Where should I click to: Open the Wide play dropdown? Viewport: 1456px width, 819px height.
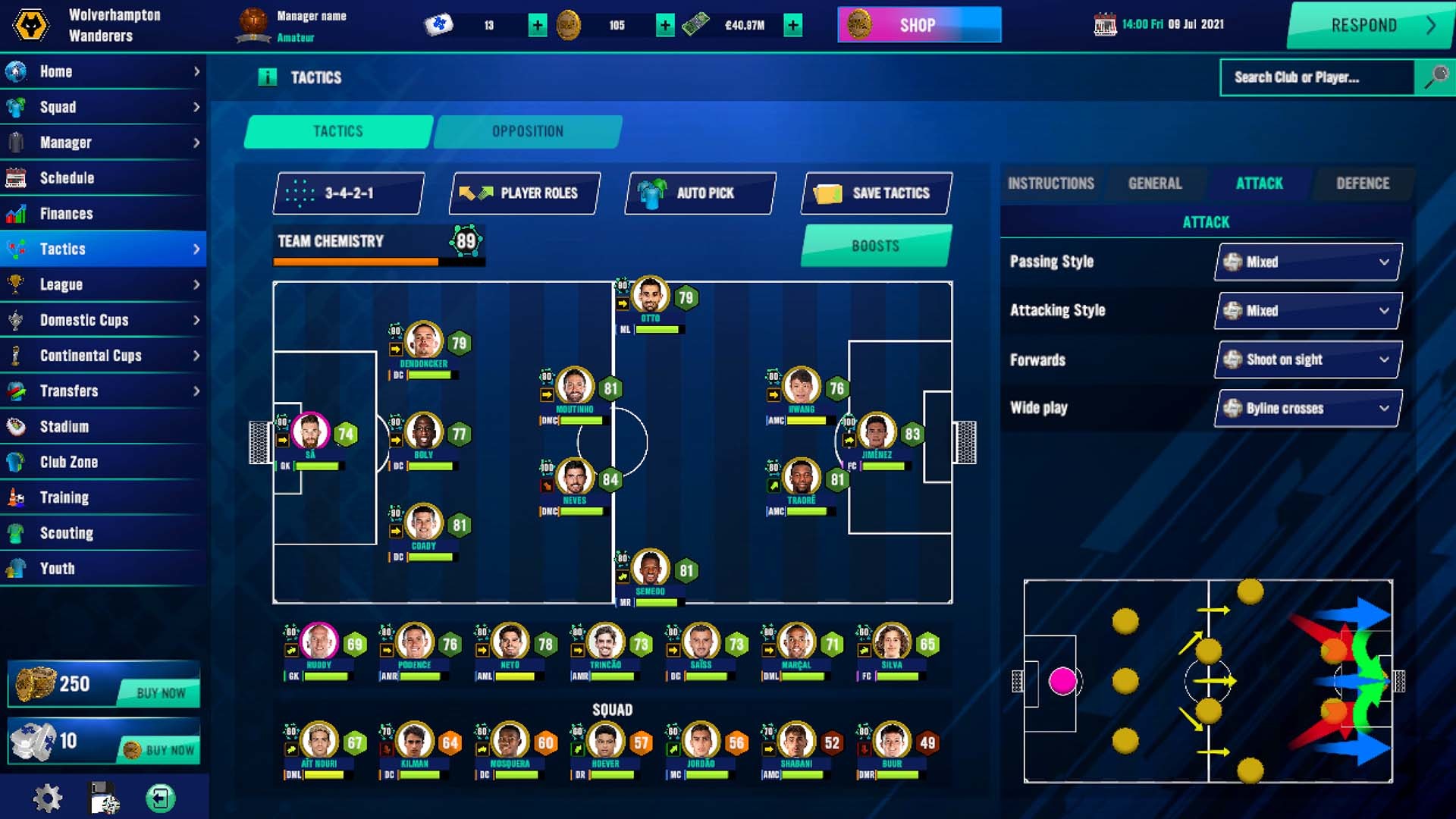click(1307, 408)
